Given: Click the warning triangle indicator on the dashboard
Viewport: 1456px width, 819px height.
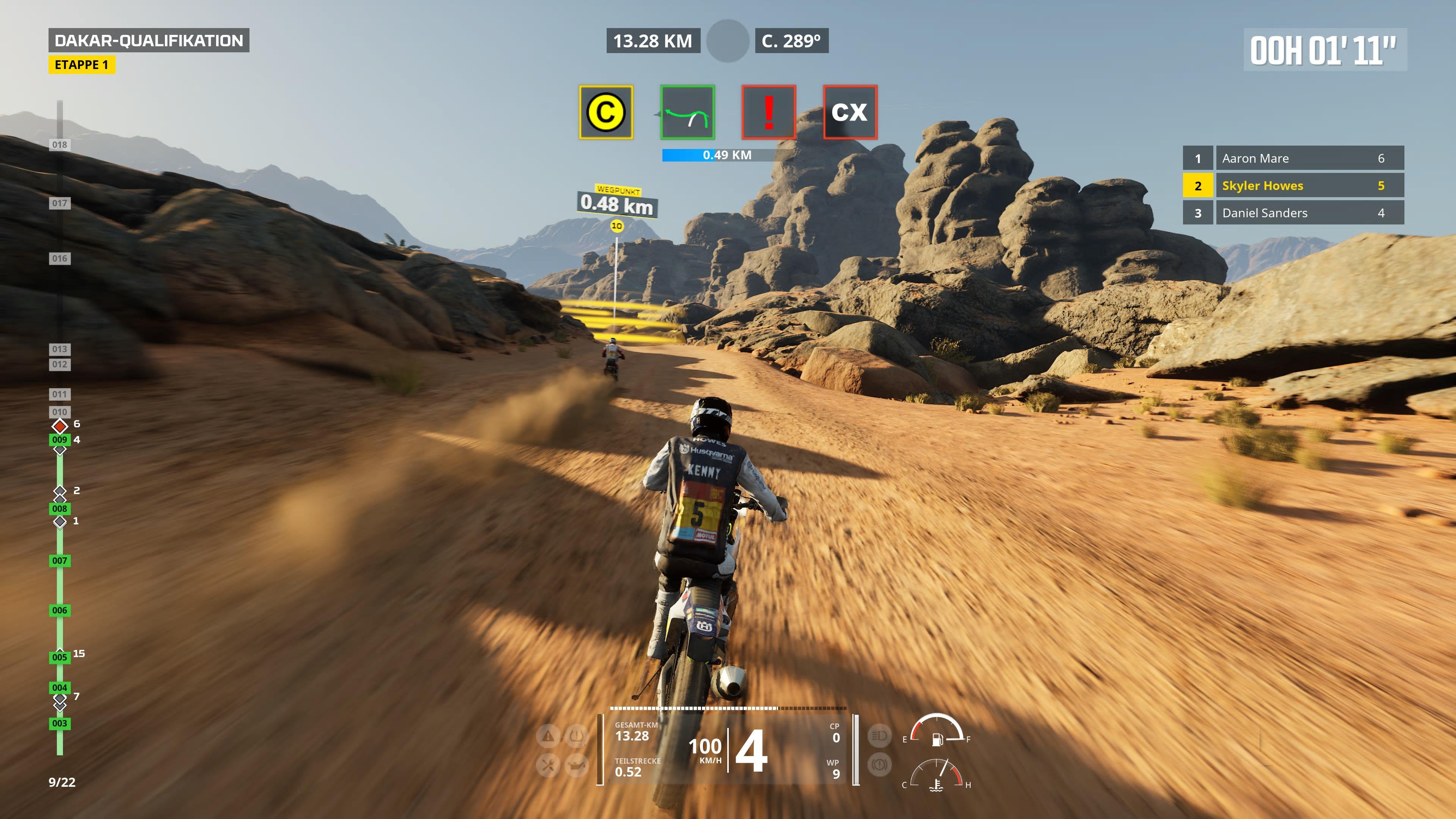Looking at the screenshot, I should 548,736.
